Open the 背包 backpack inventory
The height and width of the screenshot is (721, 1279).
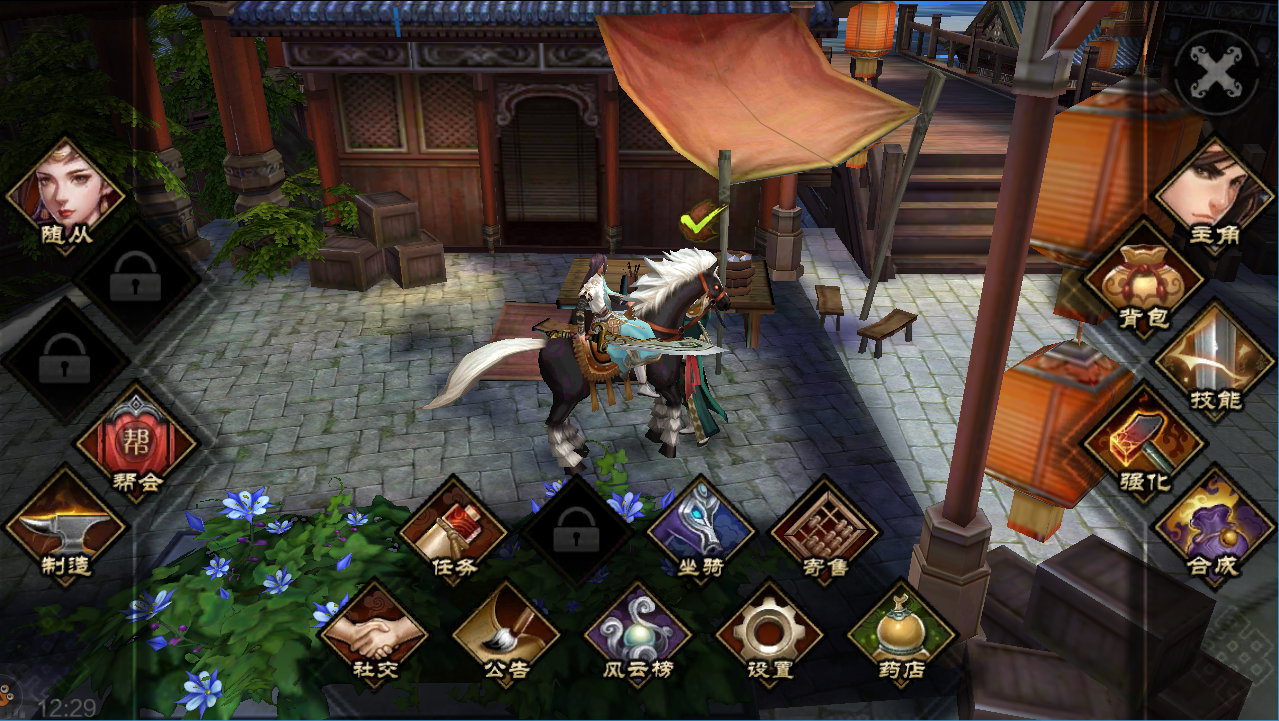click(1143, 279)
